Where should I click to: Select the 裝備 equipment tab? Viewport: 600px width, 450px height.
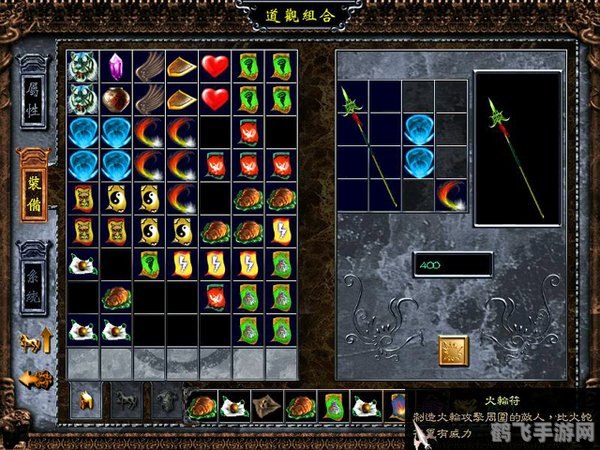point(35,183)
